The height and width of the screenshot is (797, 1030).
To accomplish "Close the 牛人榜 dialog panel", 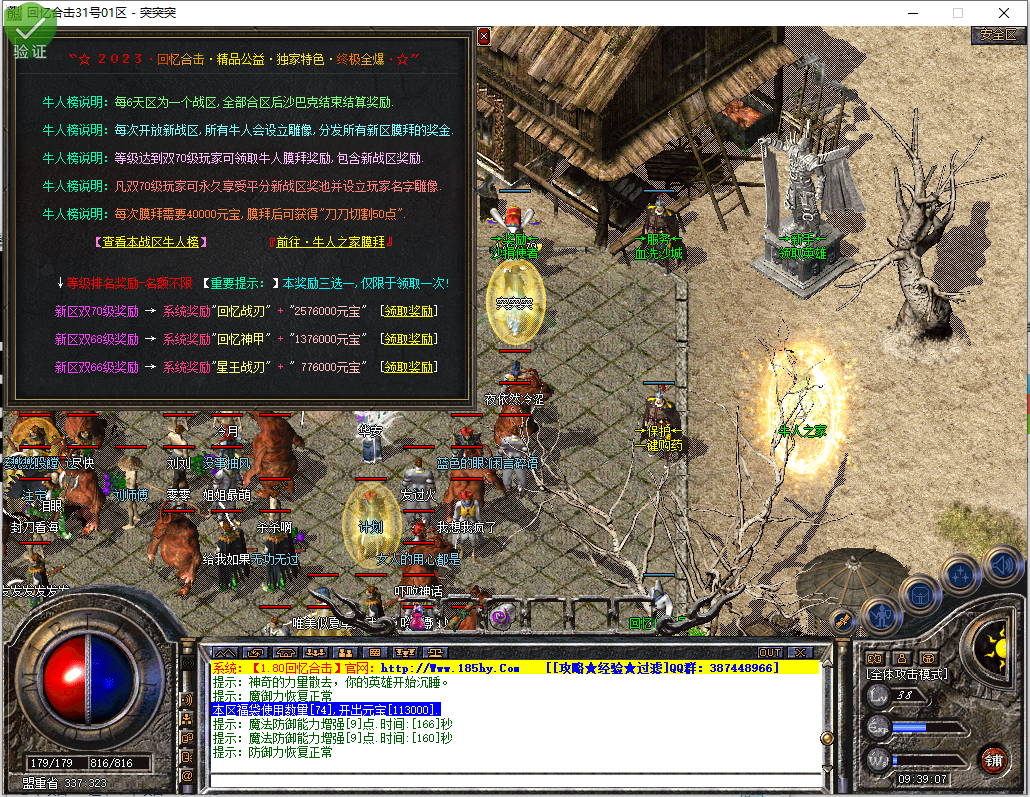I will [x=484, y=37].
